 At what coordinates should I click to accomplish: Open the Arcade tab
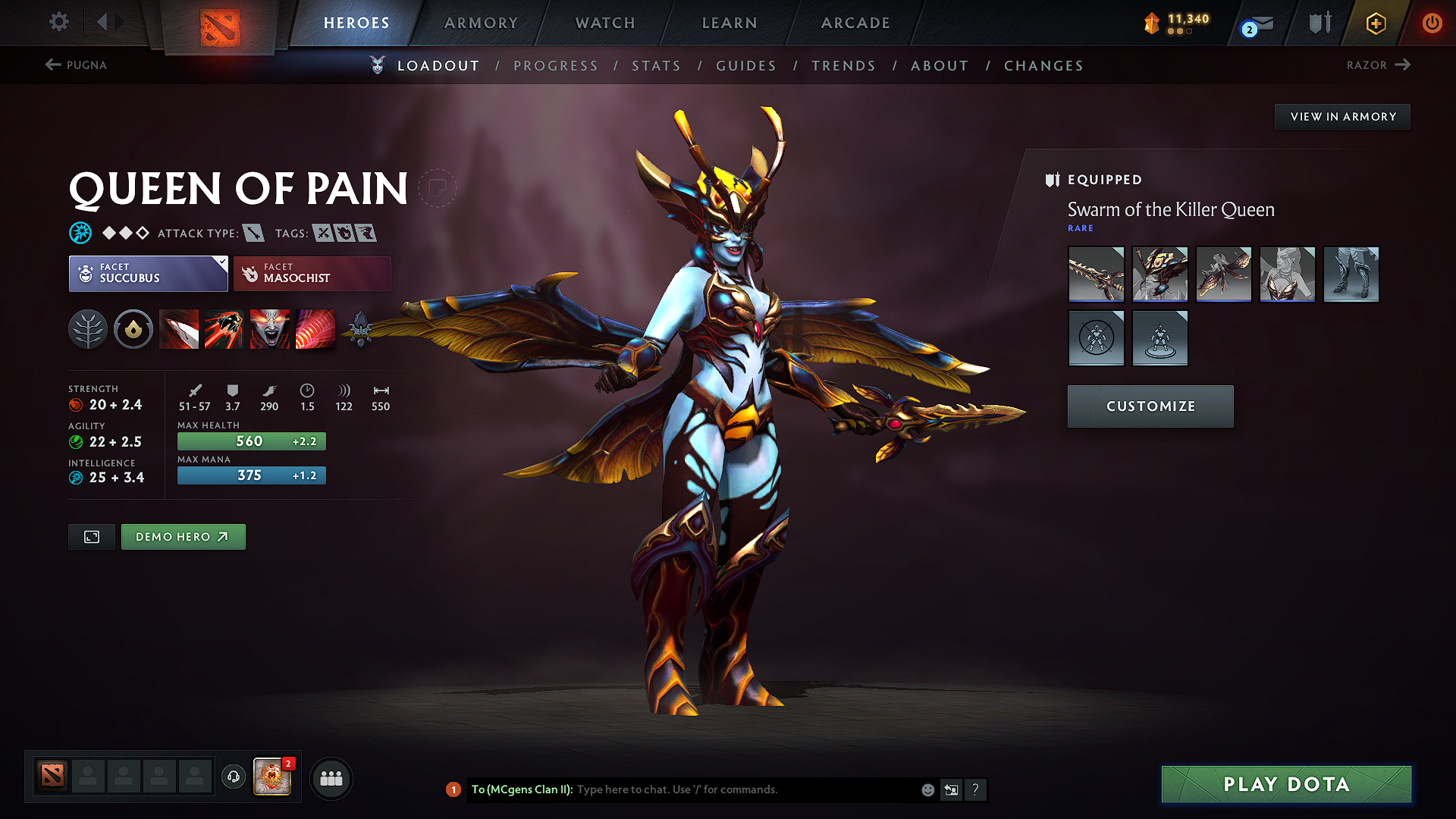(x=855, y=23)
